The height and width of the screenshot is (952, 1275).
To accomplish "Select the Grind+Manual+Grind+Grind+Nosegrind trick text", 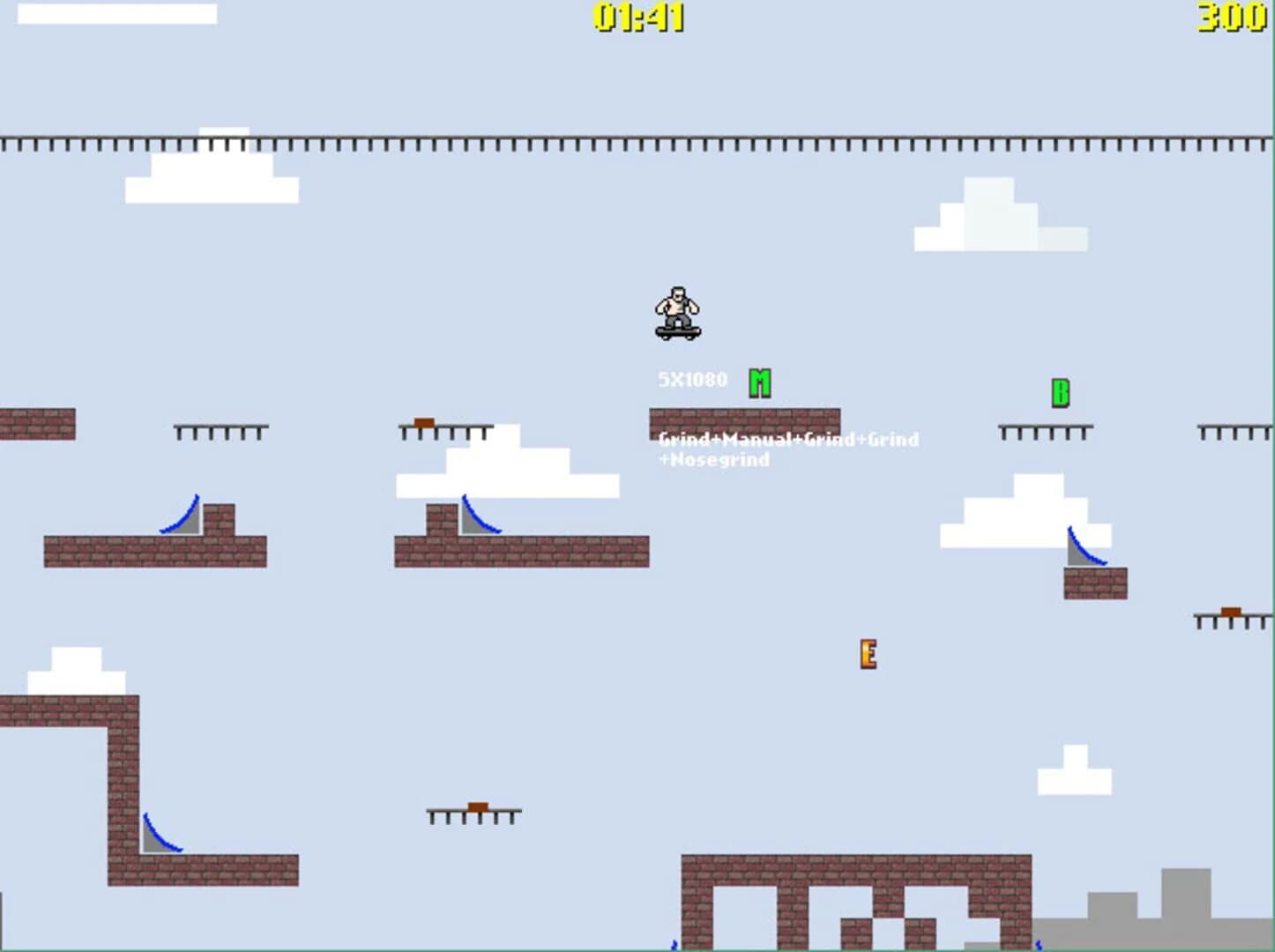I will tap(787, 449).
